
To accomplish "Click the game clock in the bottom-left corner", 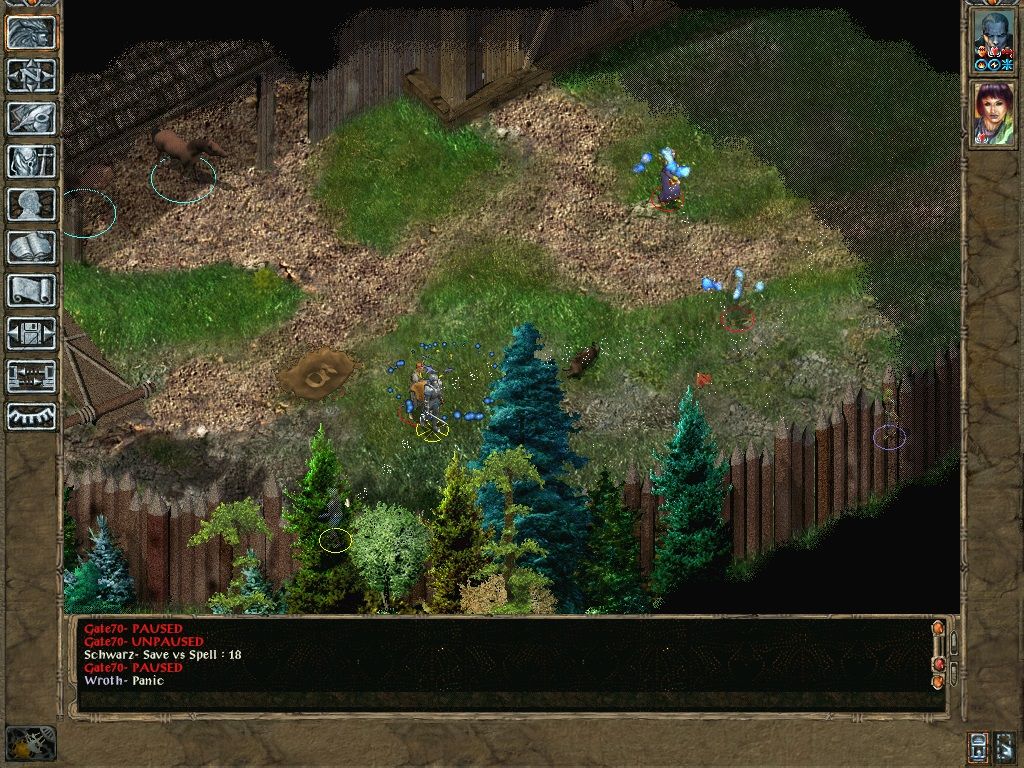I will 30,743.
